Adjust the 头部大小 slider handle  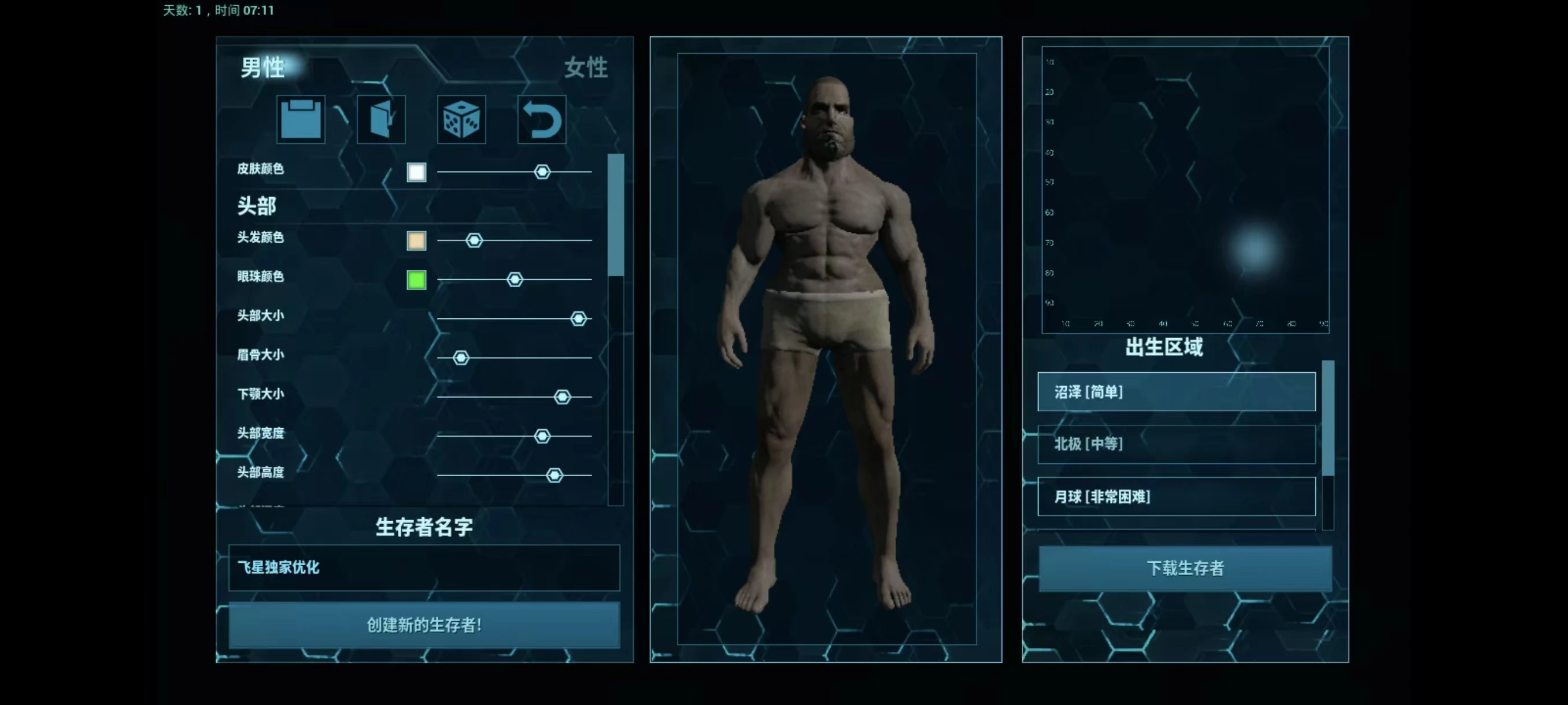[x=578, y=318]
